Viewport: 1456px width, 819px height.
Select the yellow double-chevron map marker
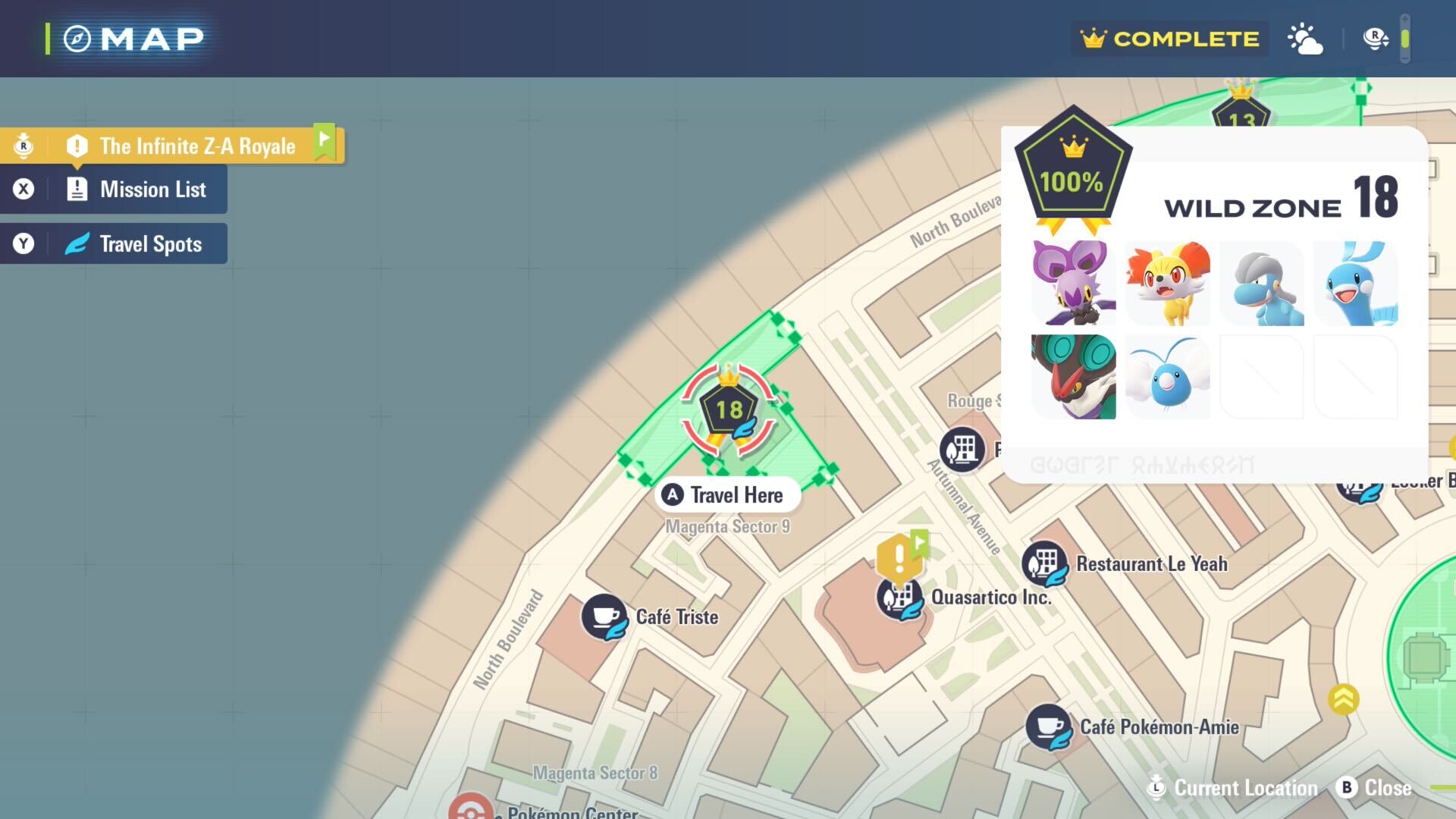(1343, 699)
